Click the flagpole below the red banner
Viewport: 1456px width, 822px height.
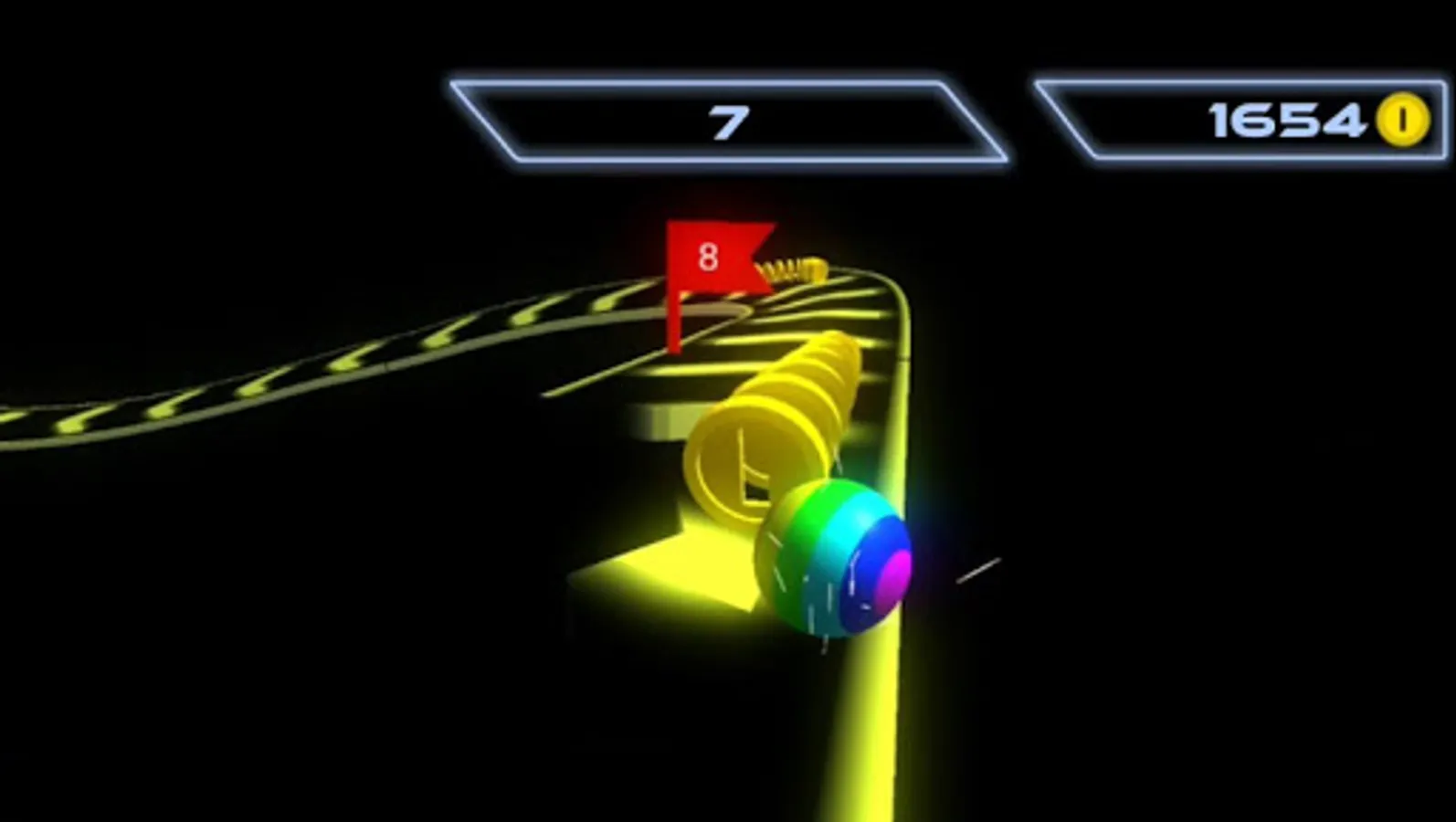point(673,324)
